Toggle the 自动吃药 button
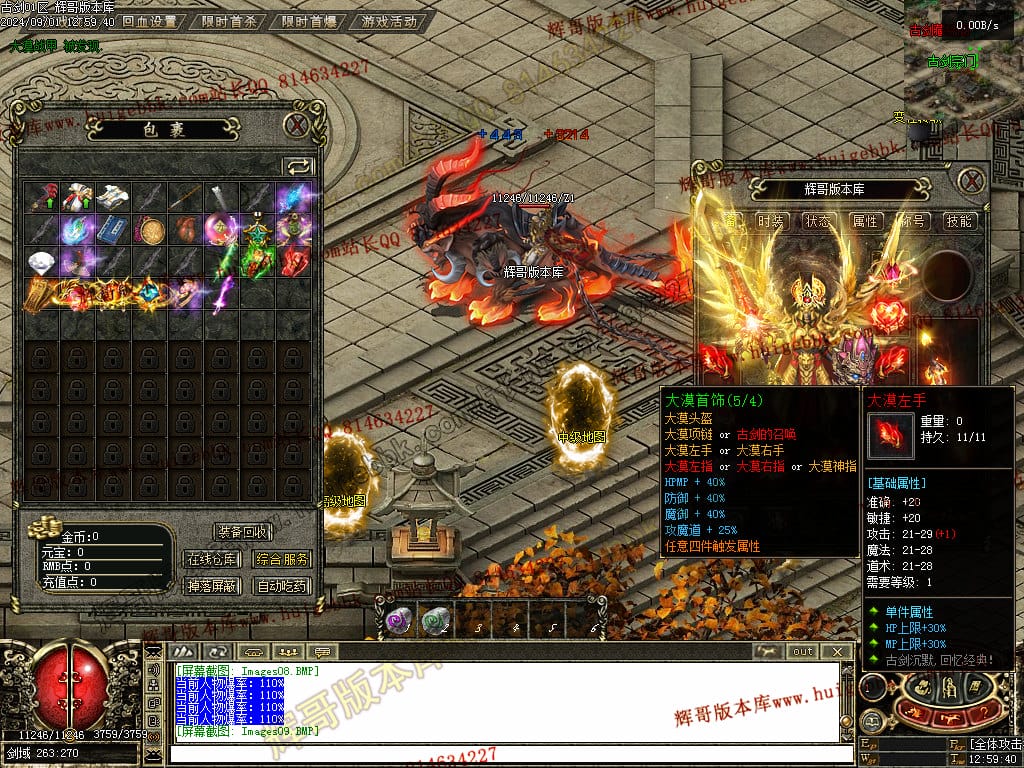The image size is (1024, 768). click(x=281, y=586)
